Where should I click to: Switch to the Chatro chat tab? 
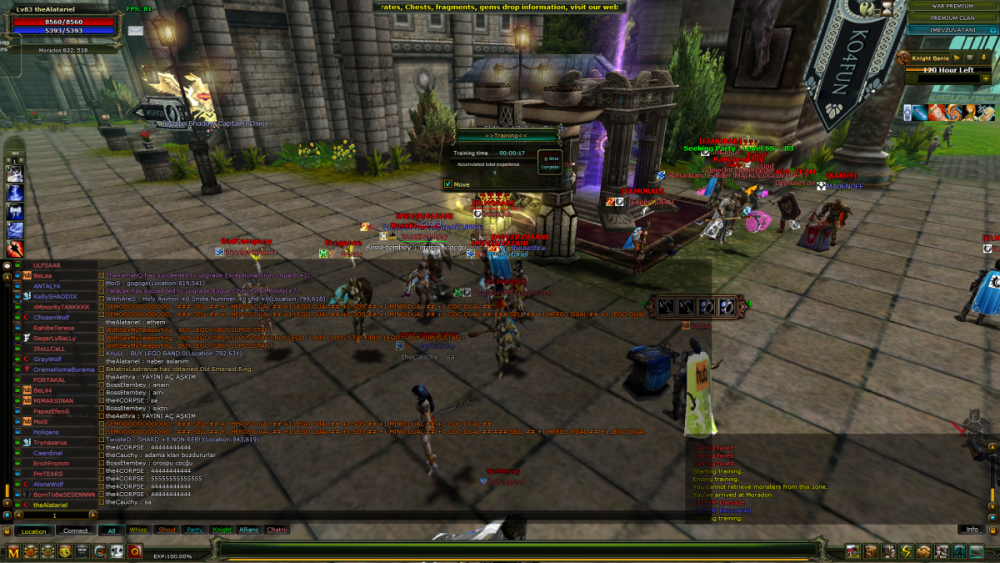(x=277, y=530)
